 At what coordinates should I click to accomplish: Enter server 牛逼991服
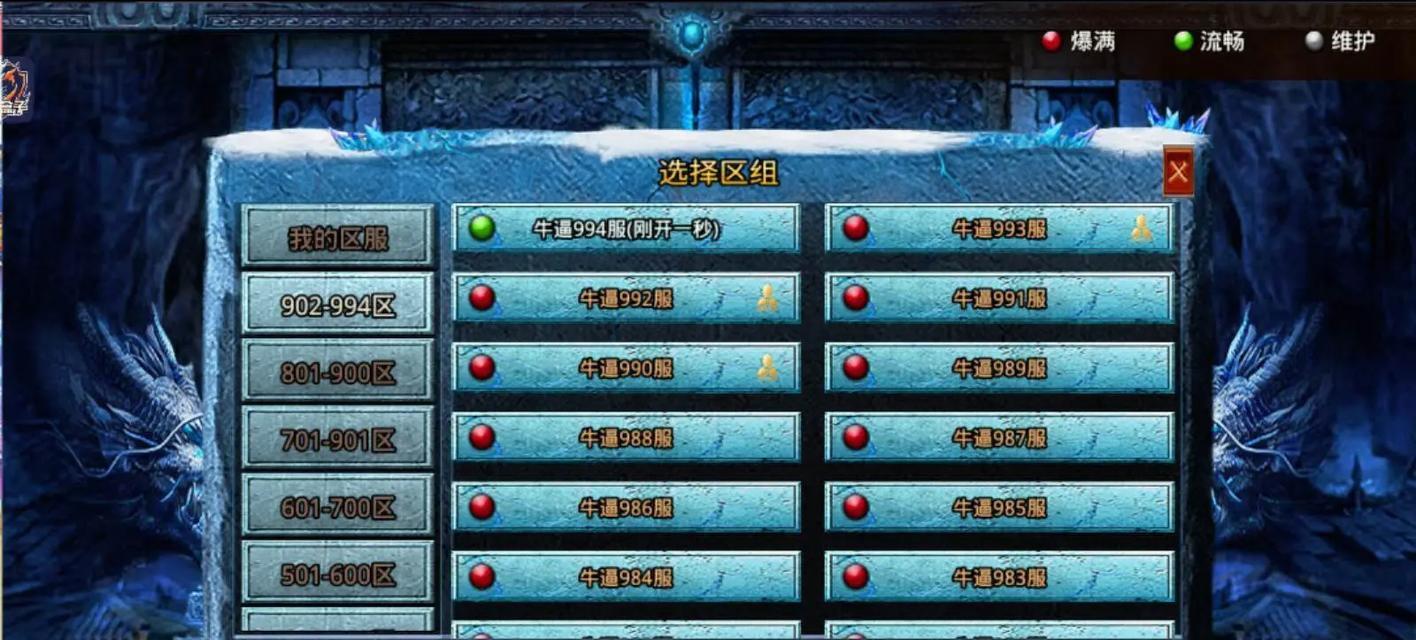click(x=999, y=298)
